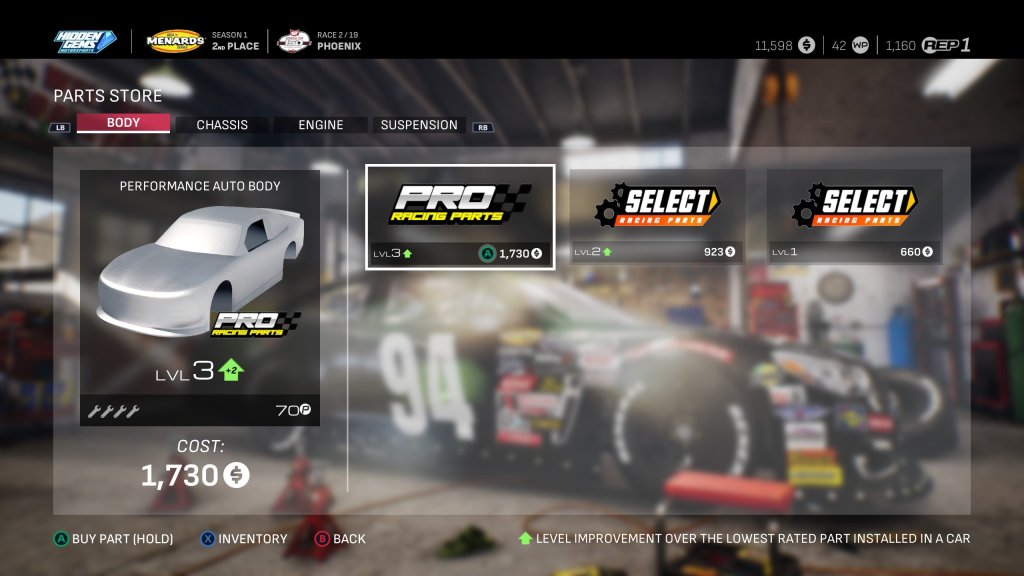Open the Inventory
This screenshot has height=576, width=1024.
click(x=244, y=539)
